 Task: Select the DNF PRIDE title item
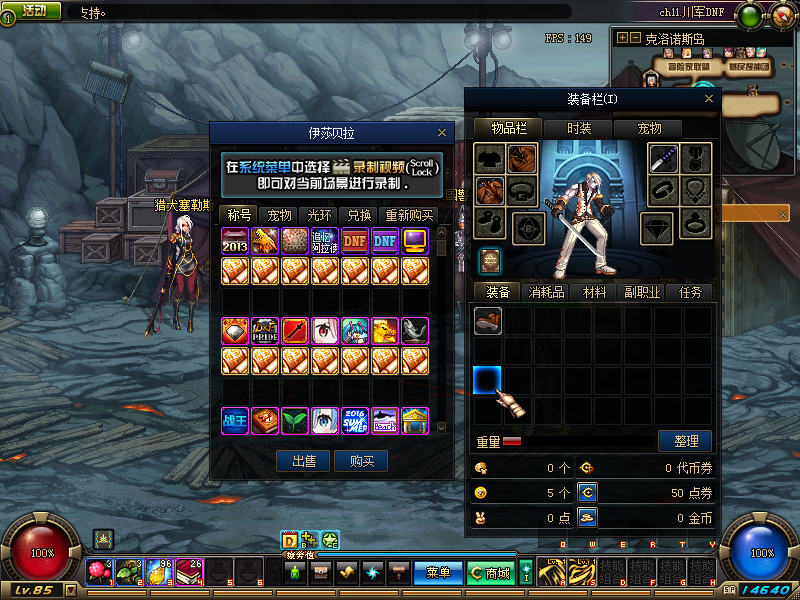266,331
